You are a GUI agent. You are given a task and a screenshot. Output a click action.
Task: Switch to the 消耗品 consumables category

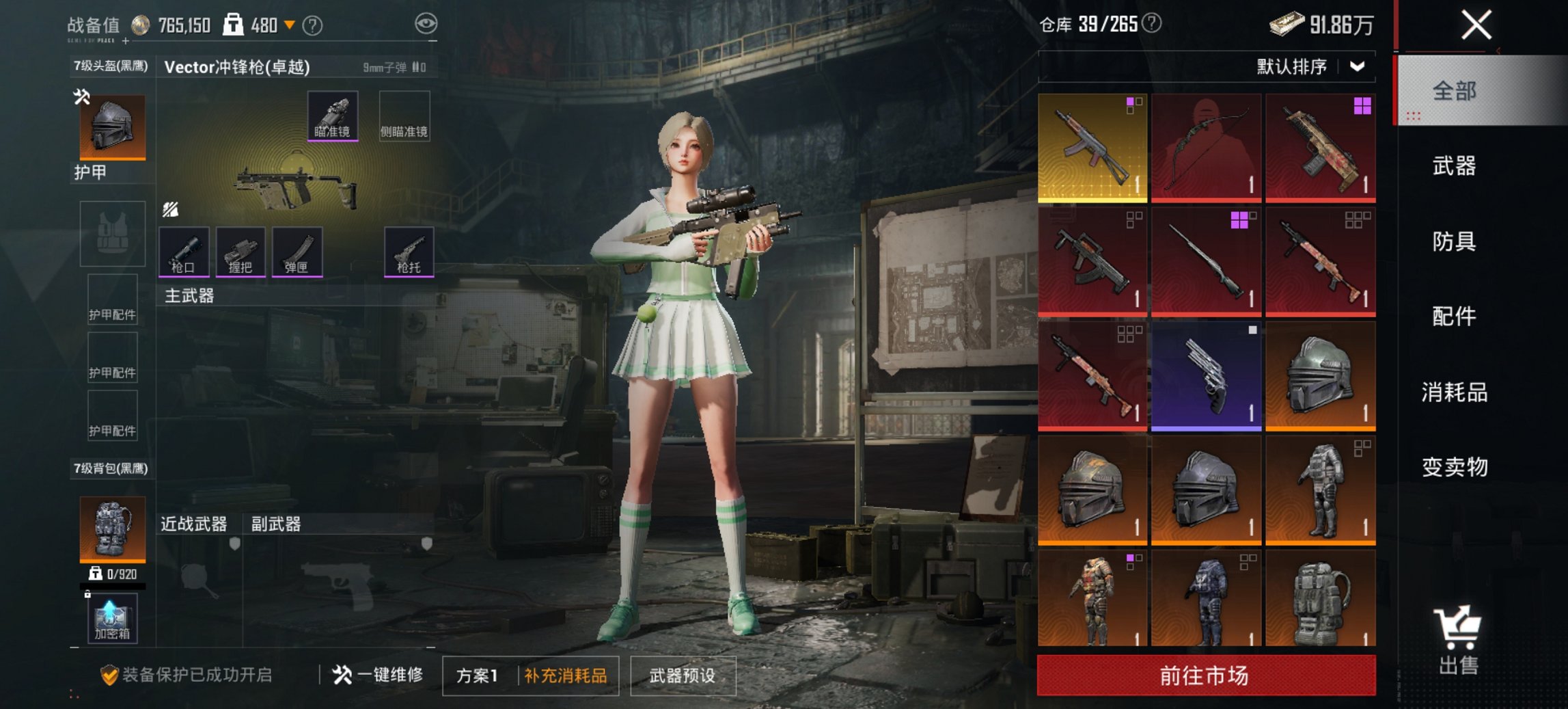[x=1454, y=393]
